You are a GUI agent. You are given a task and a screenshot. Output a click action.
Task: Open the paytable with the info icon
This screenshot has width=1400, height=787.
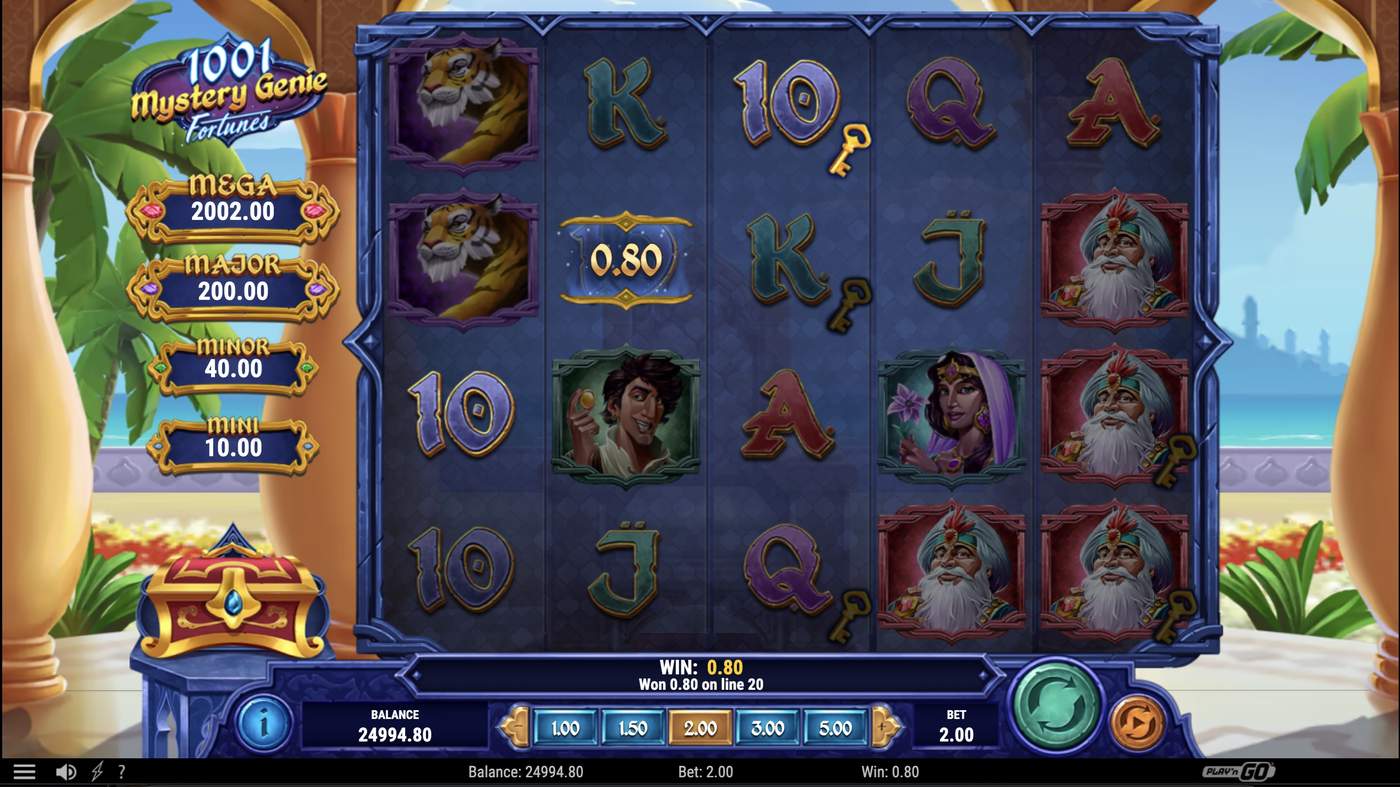pos(262,723)
